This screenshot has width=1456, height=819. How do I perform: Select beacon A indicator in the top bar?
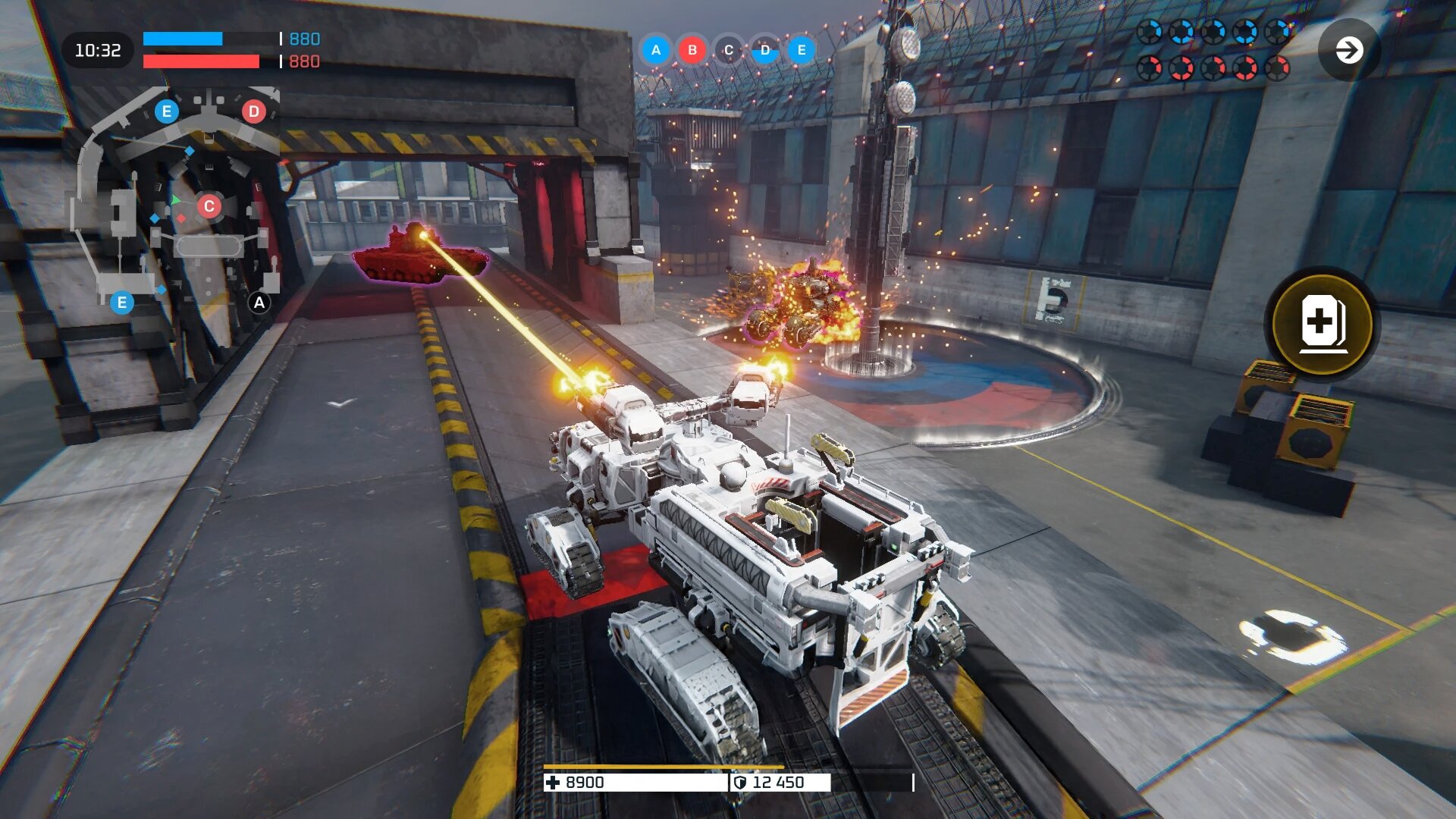click(656, 50)
